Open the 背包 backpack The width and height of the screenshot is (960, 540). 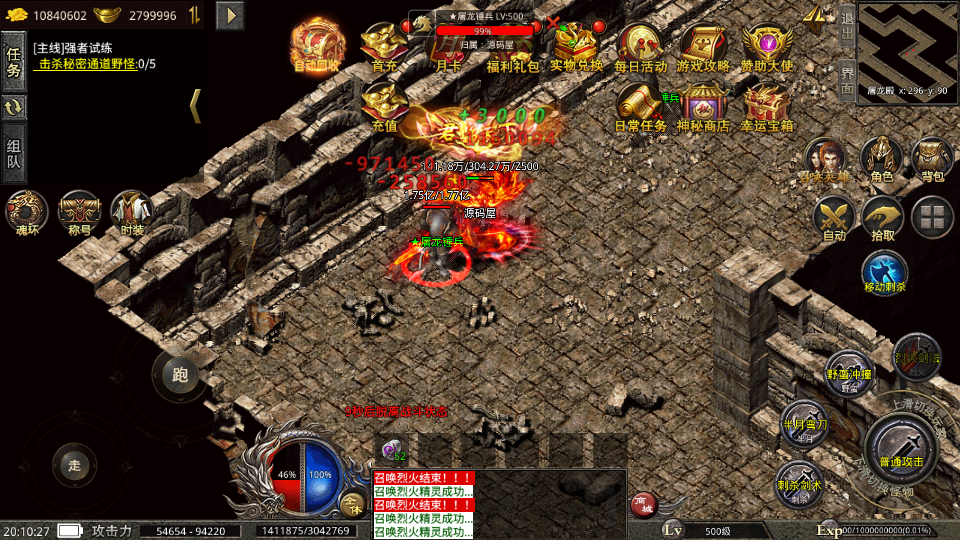pos(932,160)
